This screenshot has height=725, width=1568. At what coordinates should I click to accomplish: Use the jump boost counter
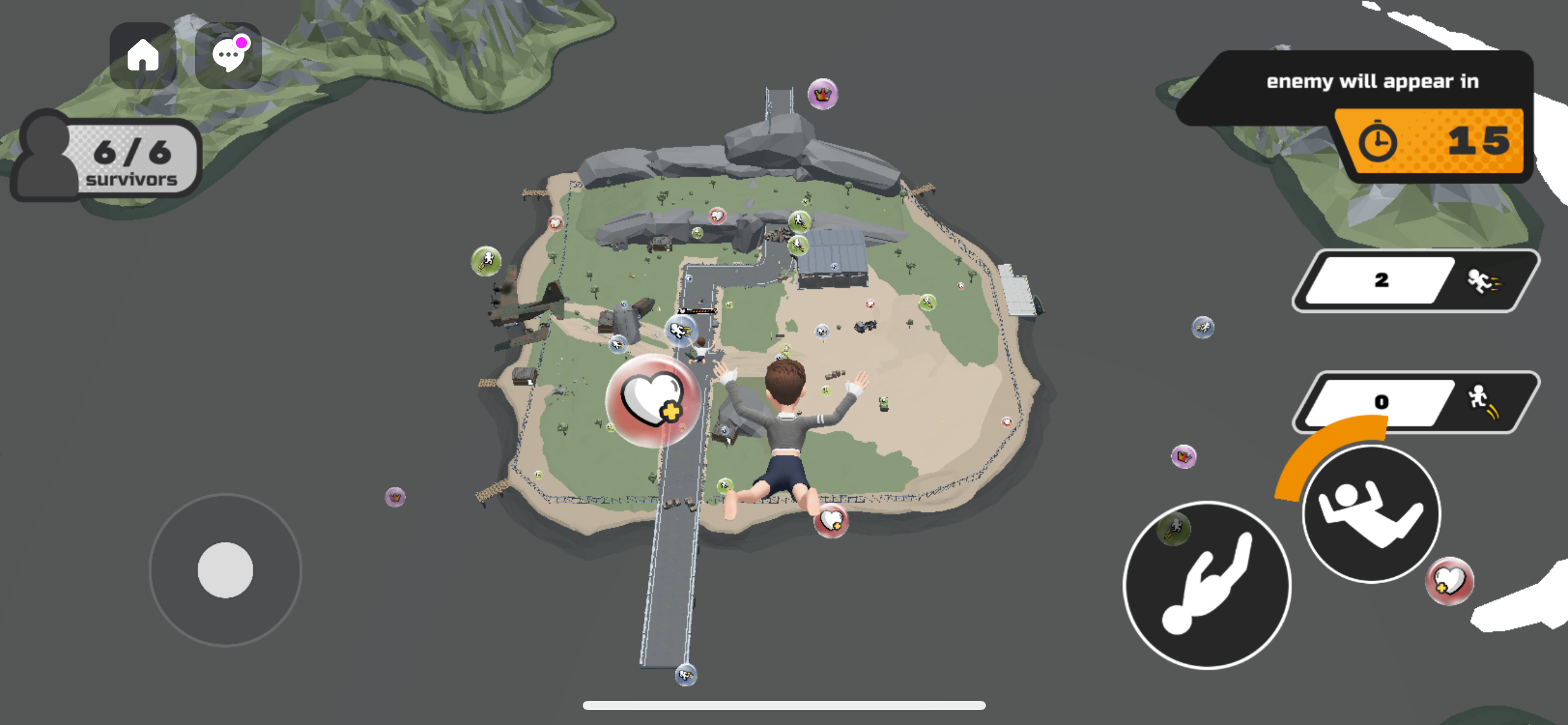tap(1416, 402)
